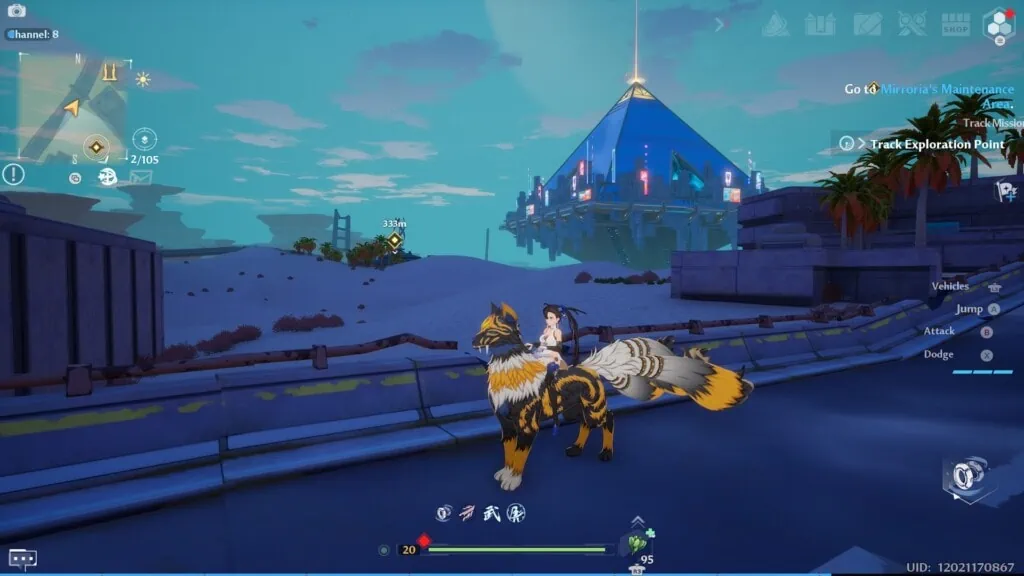The image size is (1024, 576).
Task: Expand the top menu arrow
Action: [x=719, y=24]
